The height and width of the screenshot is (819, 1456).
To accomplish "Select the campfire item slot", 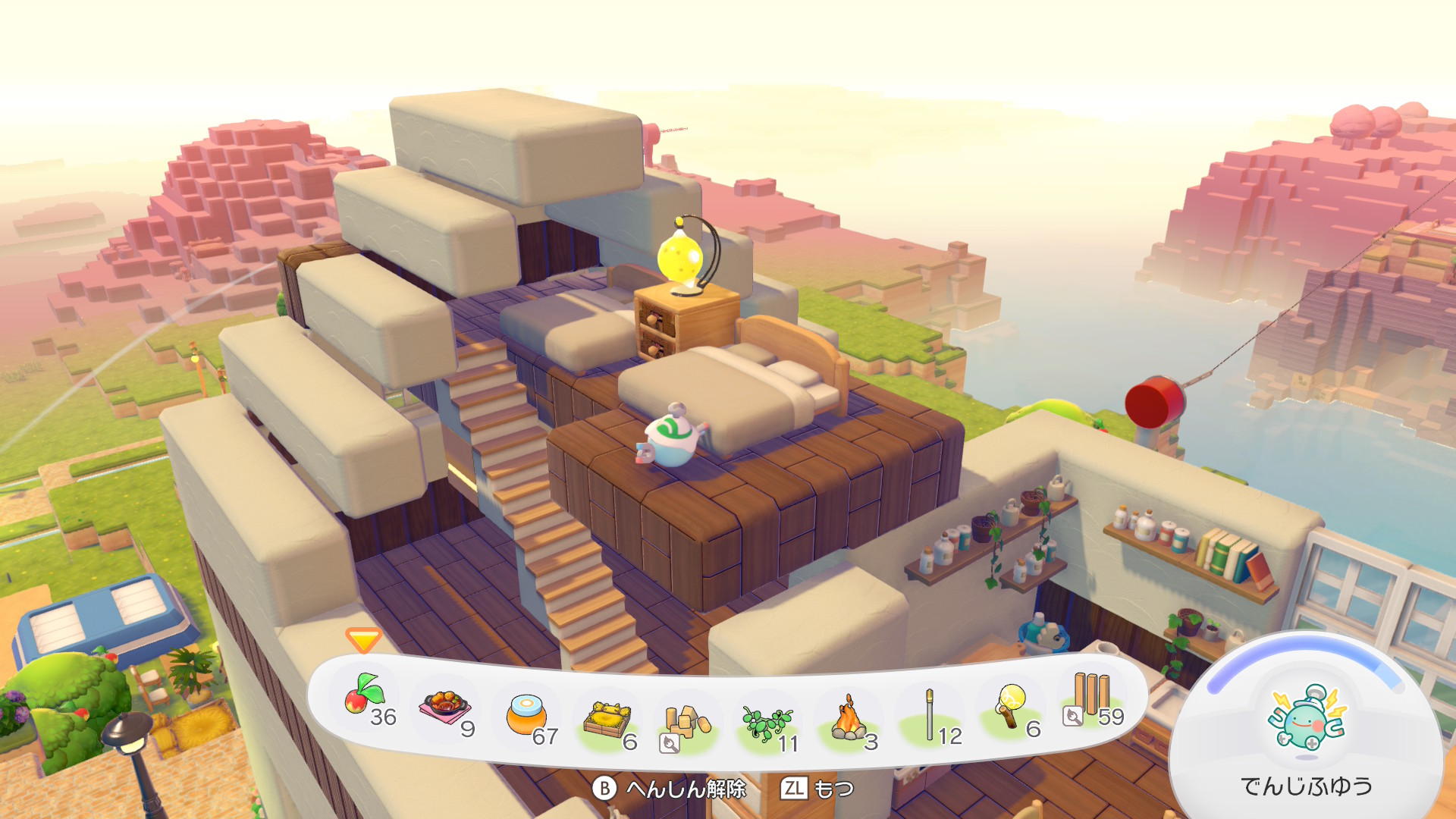I will click(848, 720).
